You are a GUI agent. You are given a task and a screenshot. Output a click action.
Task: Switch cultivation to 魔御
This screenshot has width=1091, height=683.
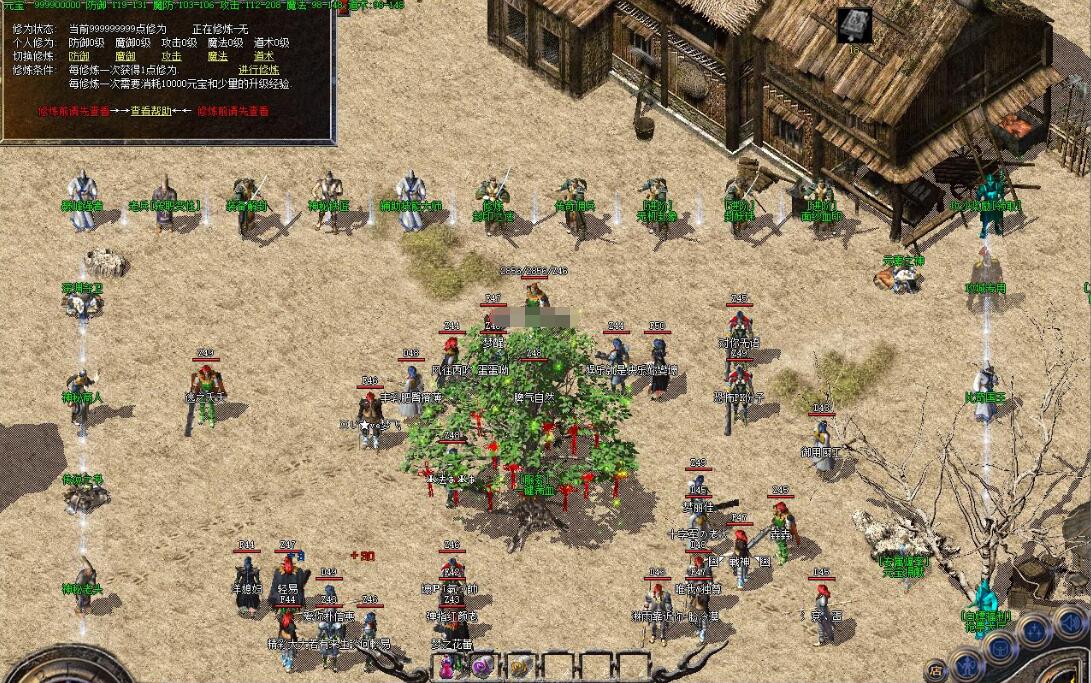tap(125, 56)
